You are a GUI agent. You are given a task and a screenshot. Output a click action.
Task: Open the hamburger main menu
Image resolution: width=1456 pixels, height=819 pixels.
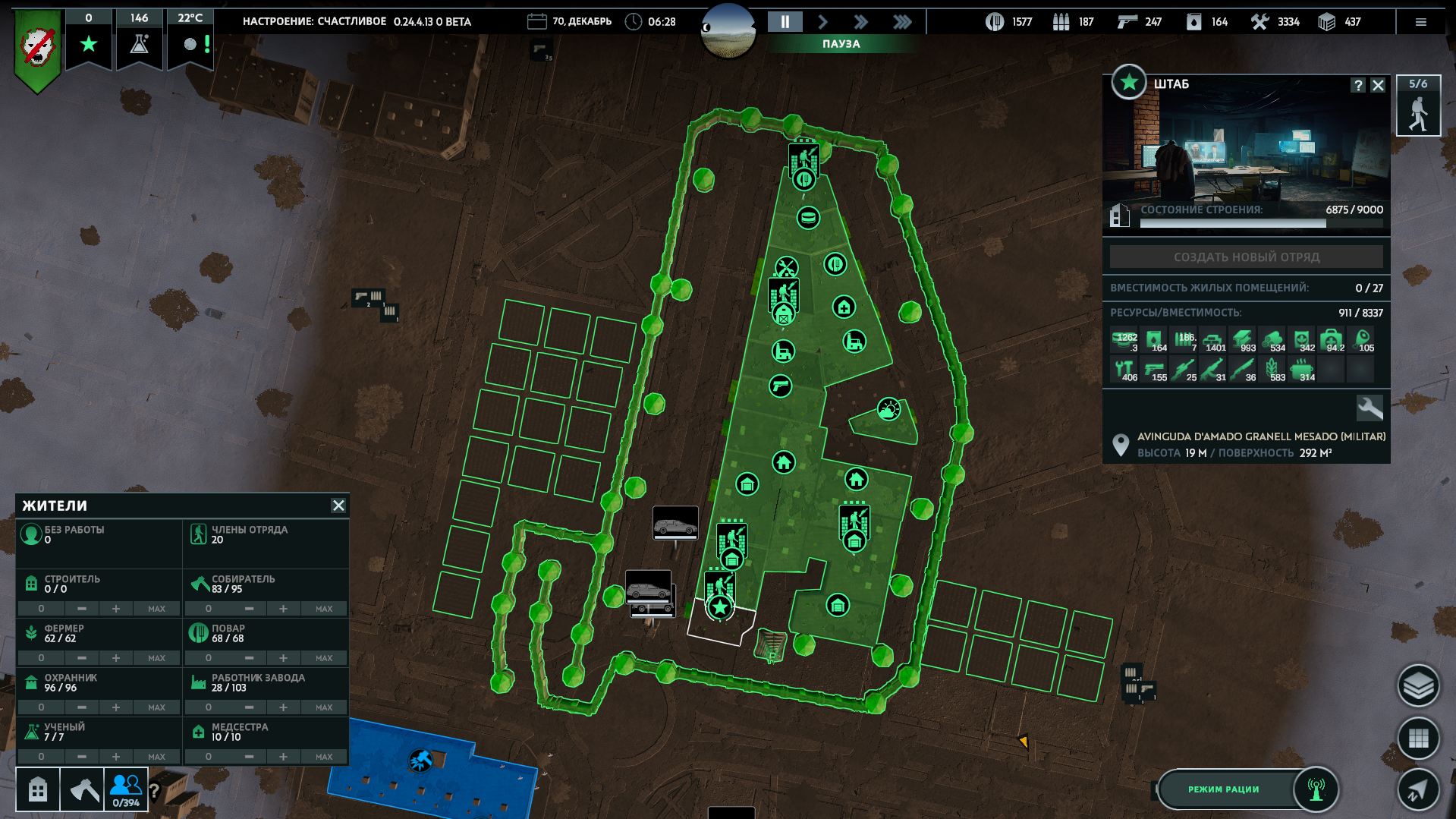pos(1420,22)
